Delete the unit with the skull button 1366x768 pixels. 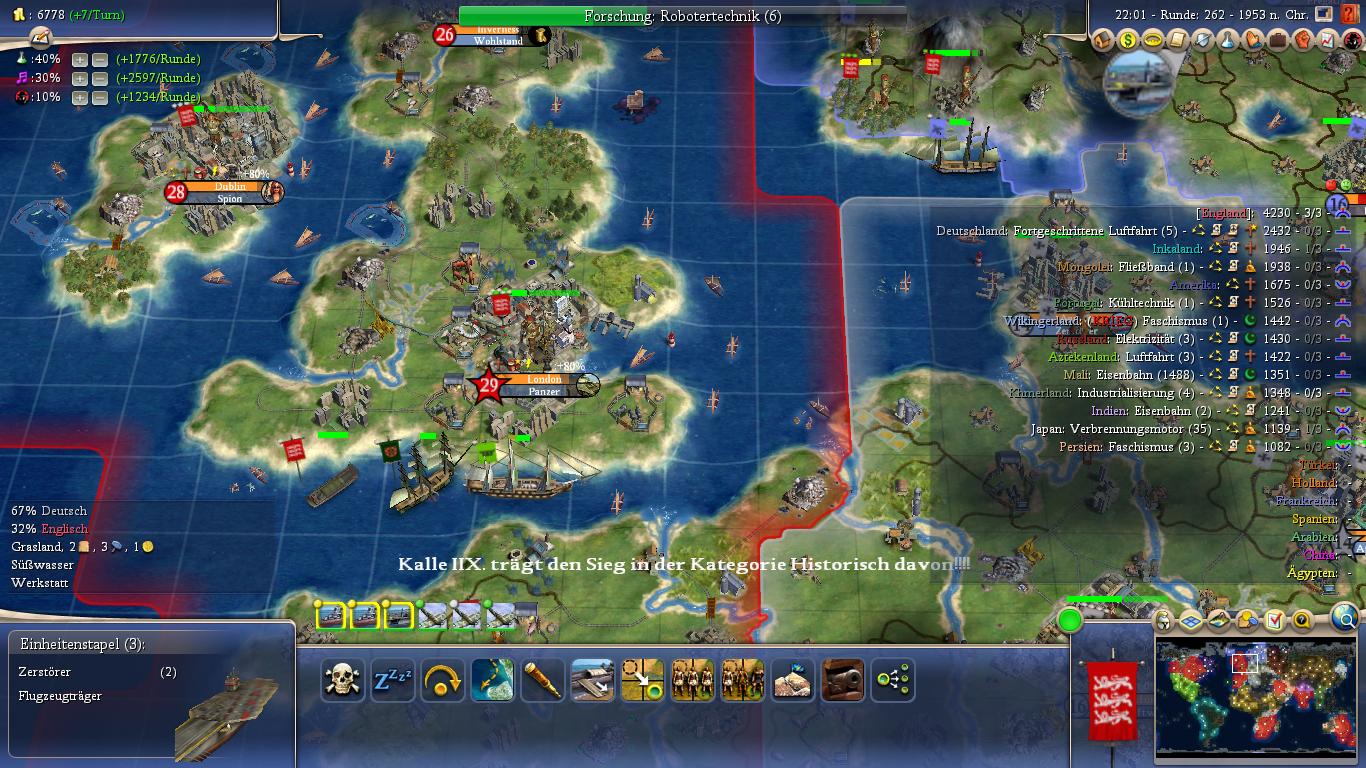[x=343, y=681]
